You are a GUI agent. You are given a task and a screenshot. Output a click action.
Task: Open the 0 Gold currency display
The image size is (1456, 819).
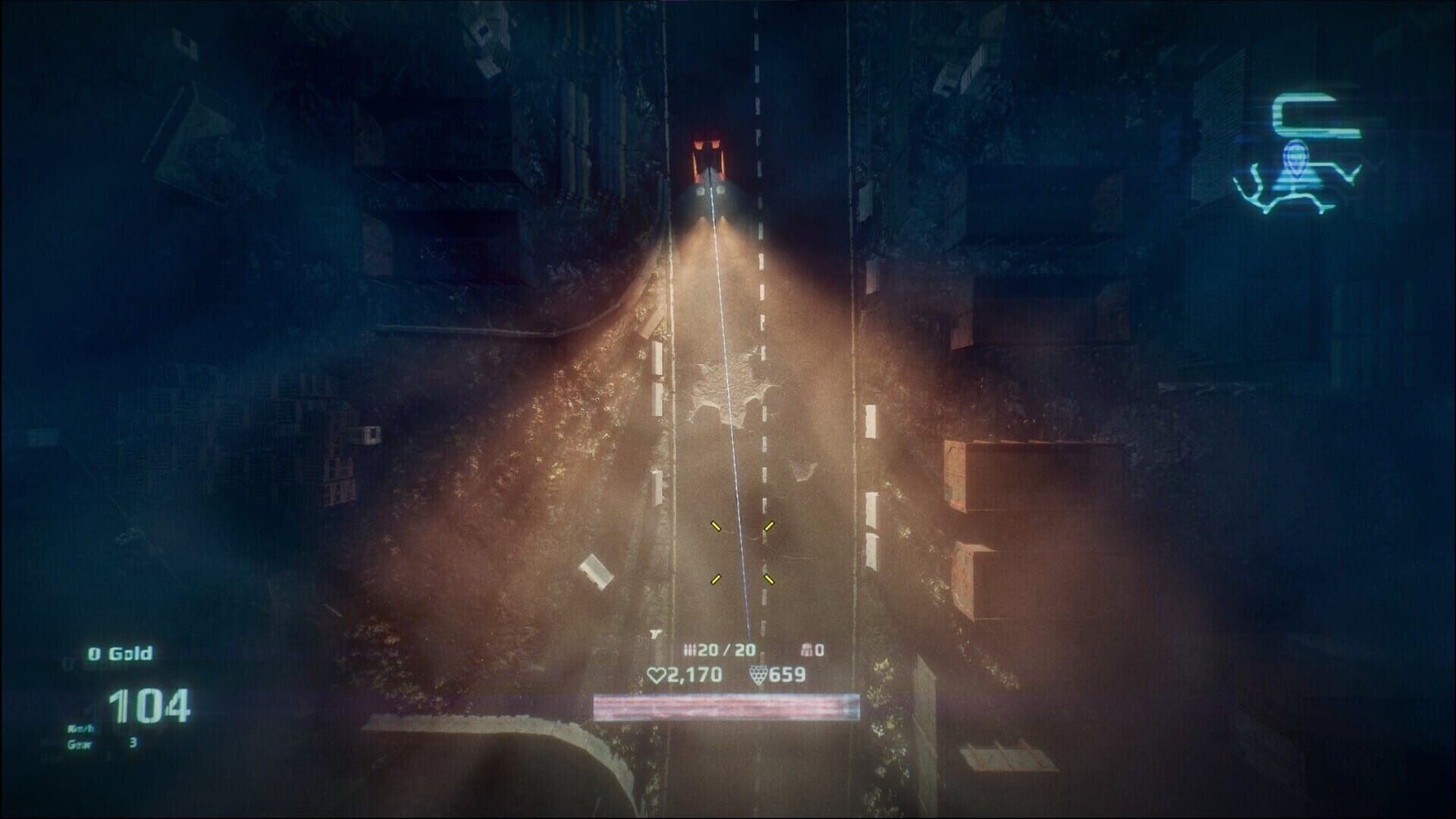tap(119, 652)
